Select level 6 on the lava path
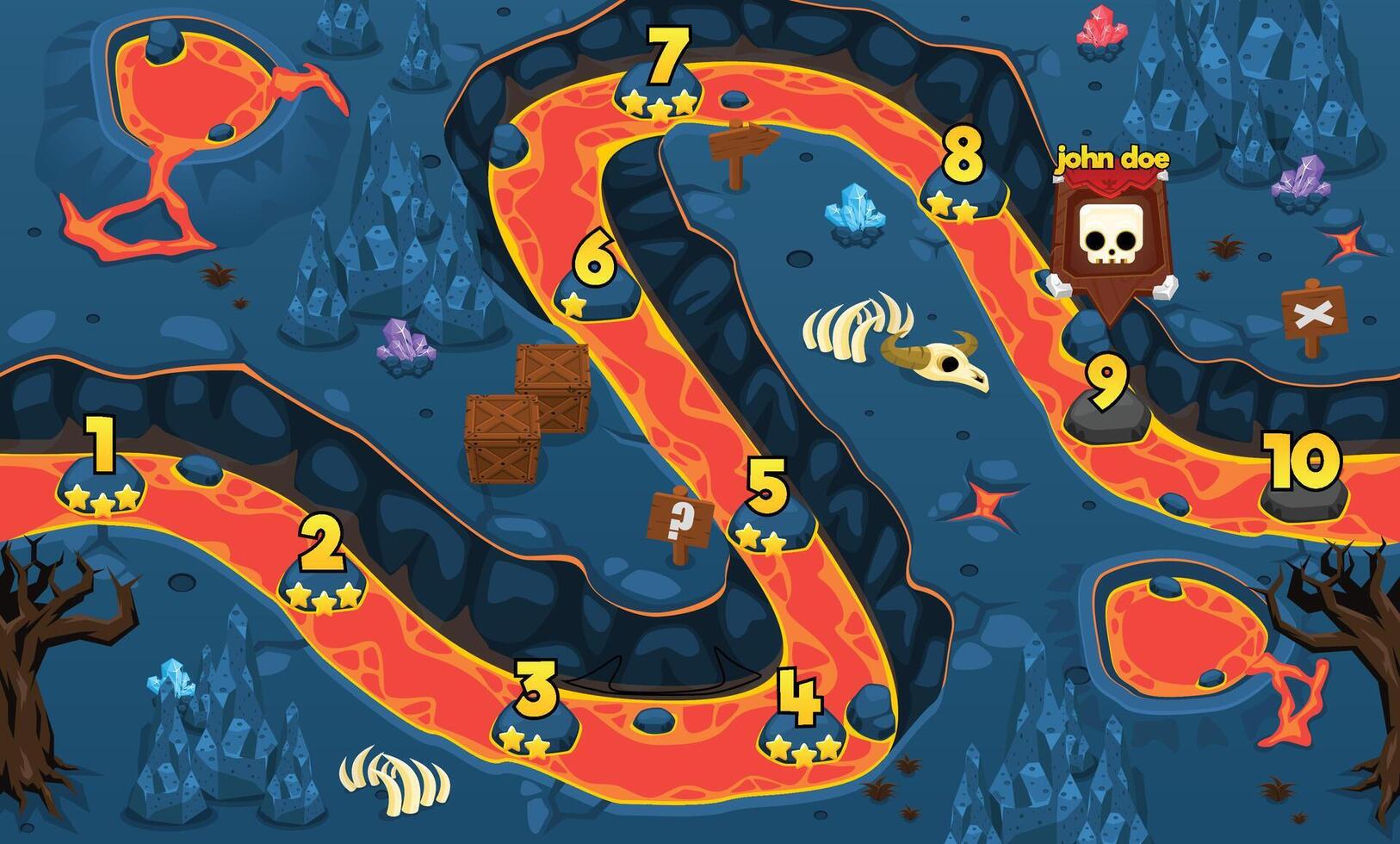 [x=594, y=276]
